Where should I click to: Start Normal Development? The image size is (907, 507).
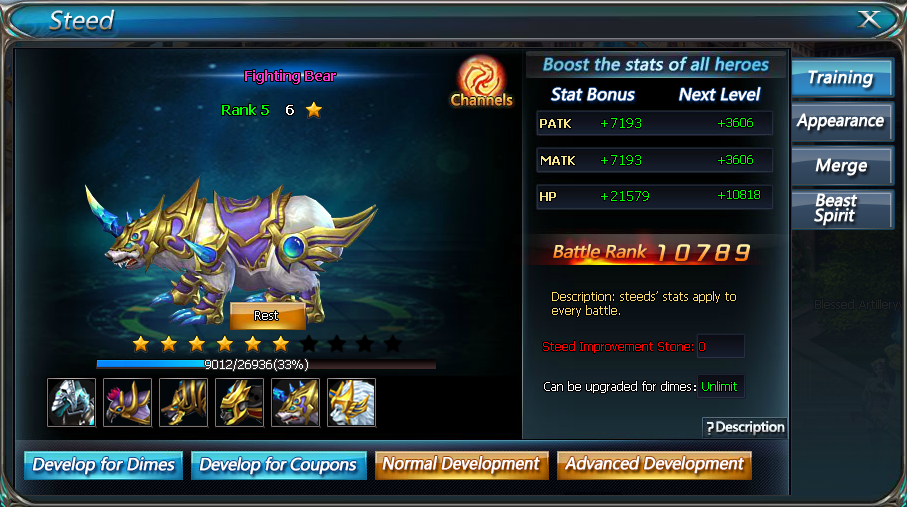coord(461,465)
